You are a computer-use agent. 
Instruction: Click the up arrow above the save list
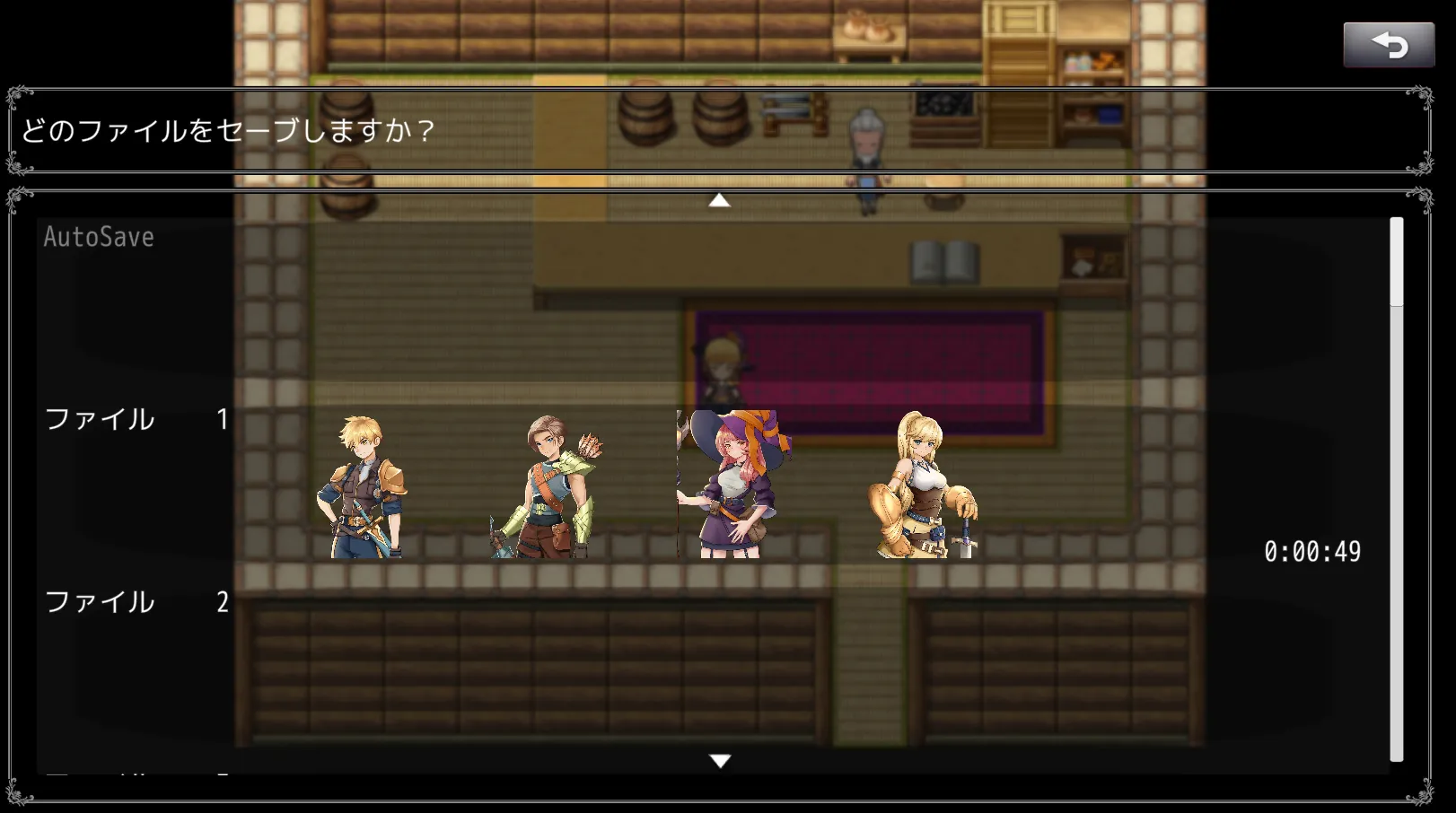pos(719,200)
